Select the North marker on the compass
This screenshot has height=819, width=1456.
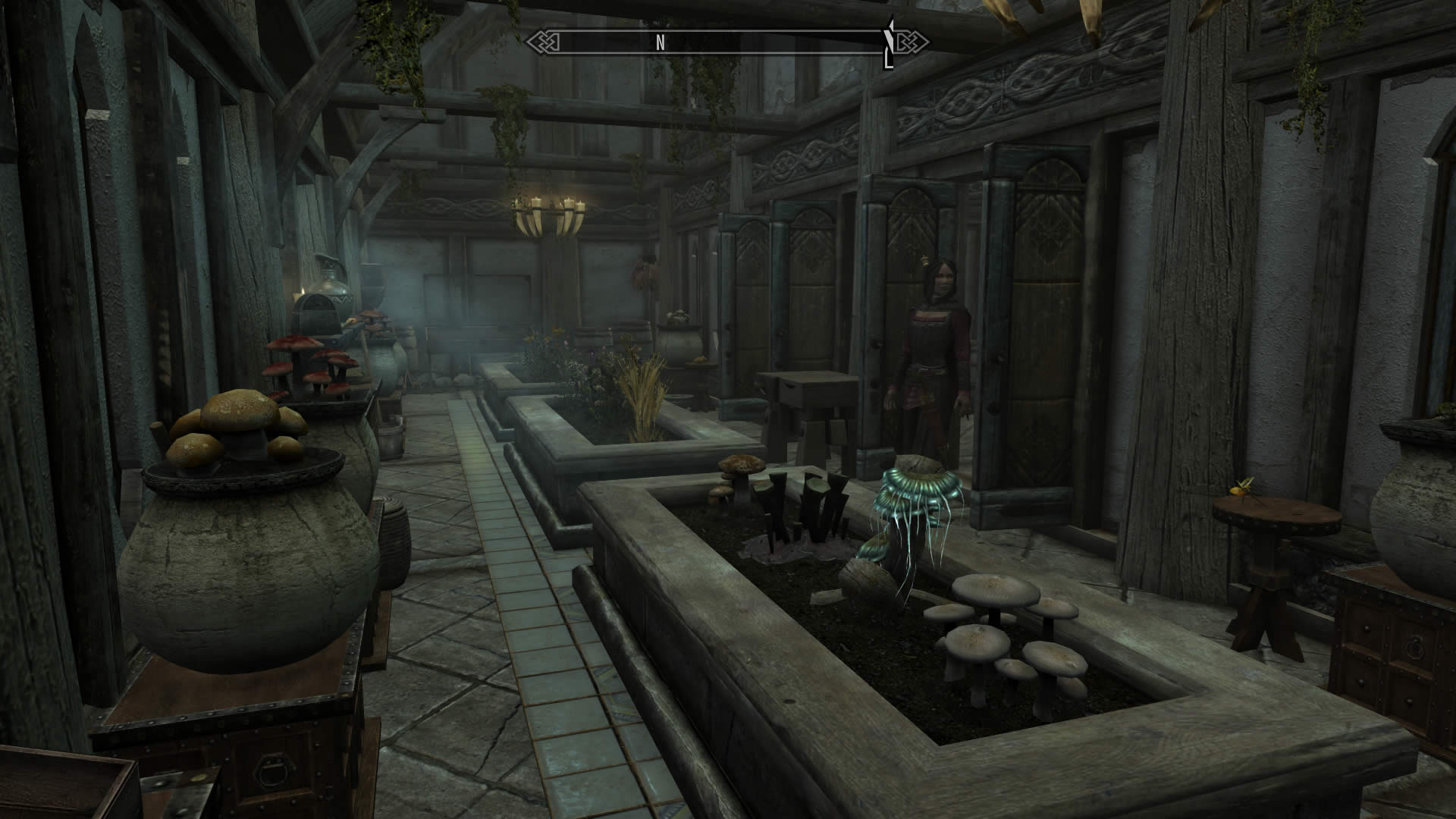tap(661, 43)
